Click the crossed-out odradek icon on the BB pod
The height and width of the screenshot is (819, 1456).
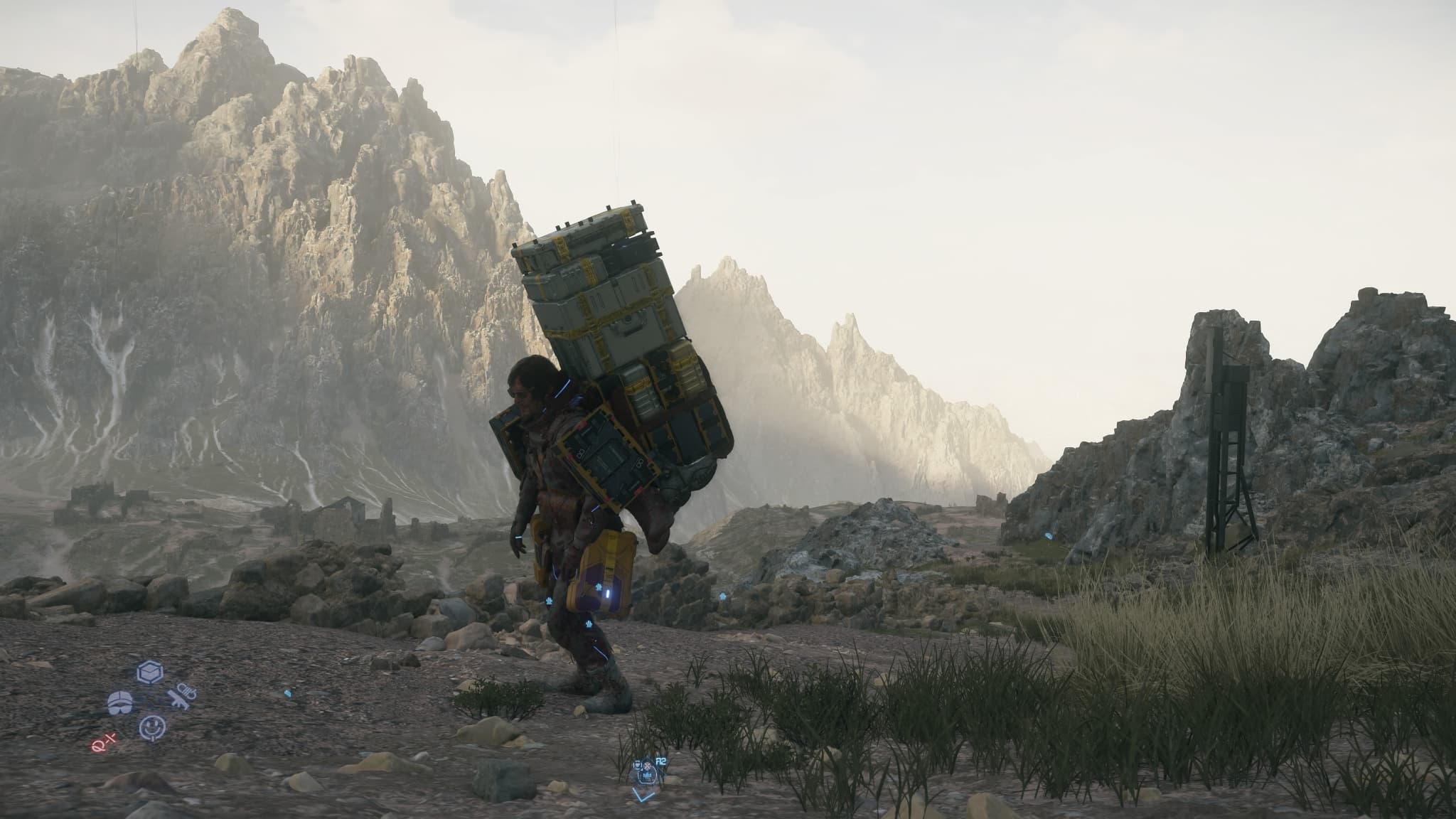647,766
